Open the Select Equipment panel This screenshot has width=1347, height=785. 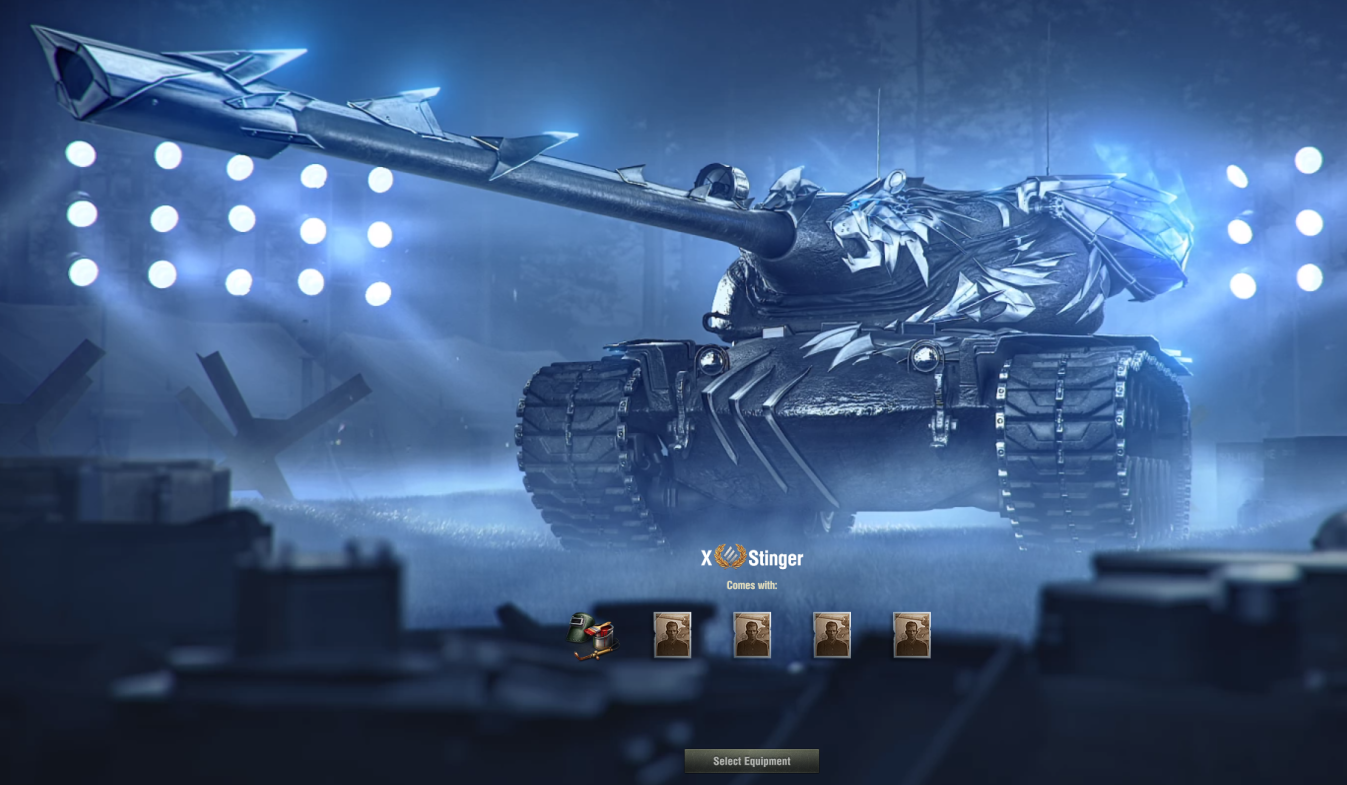coord(751,761)
